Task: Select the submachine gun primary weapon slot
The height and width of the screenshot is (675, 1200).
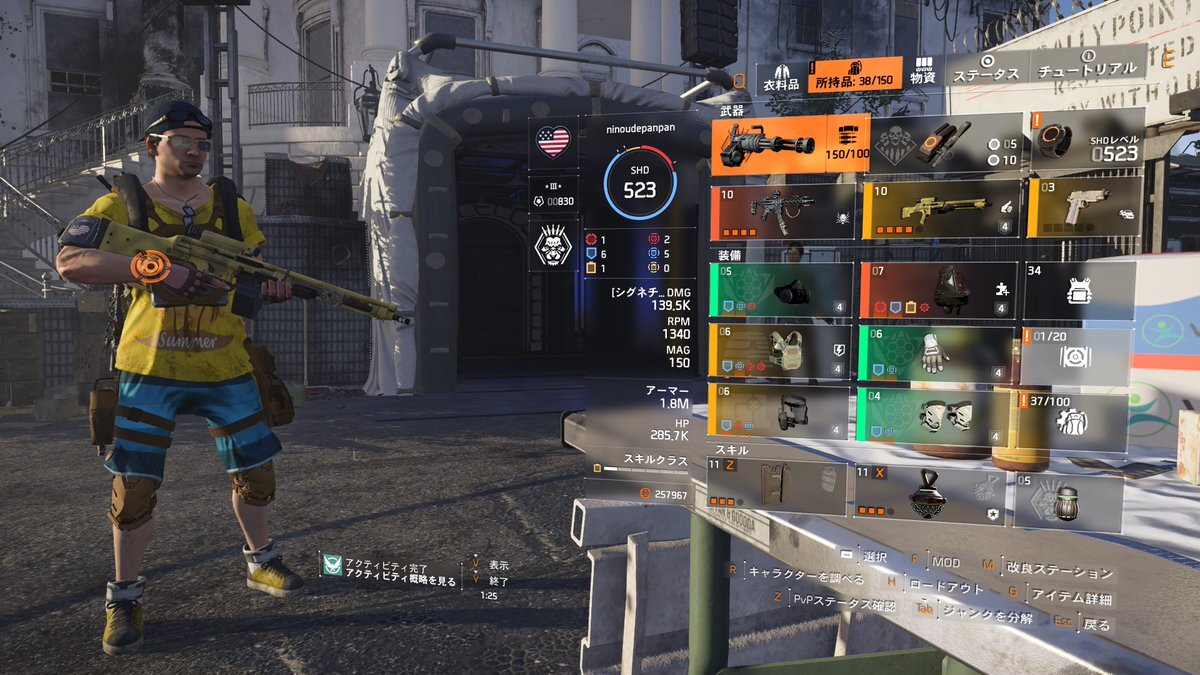Action: [x=783, y=210]
